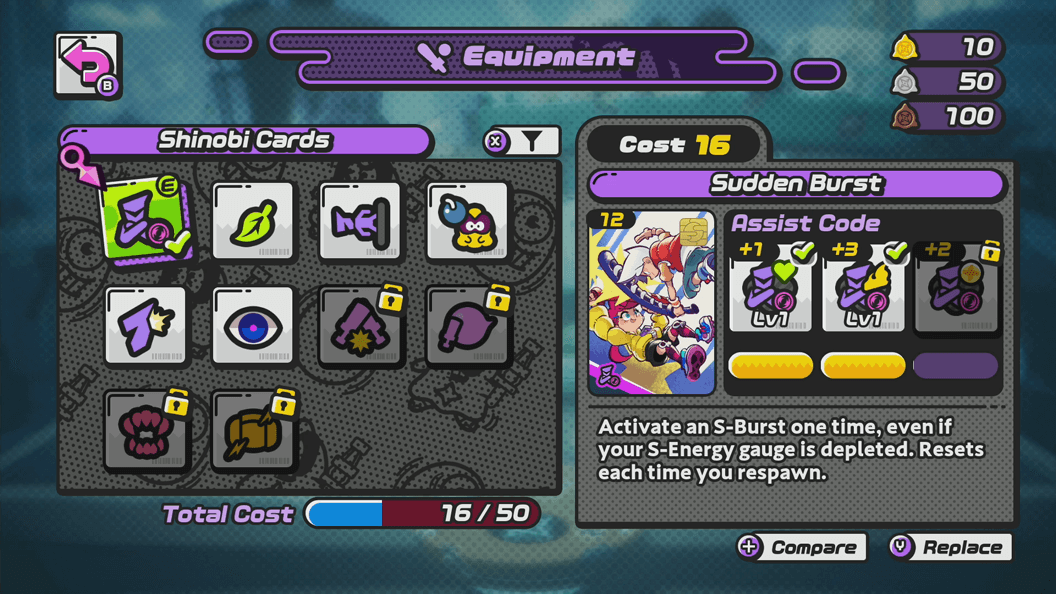Select the purple dash Shinobi card
This screenshot has width=1056, height=594.
click(x=360, y=222)
